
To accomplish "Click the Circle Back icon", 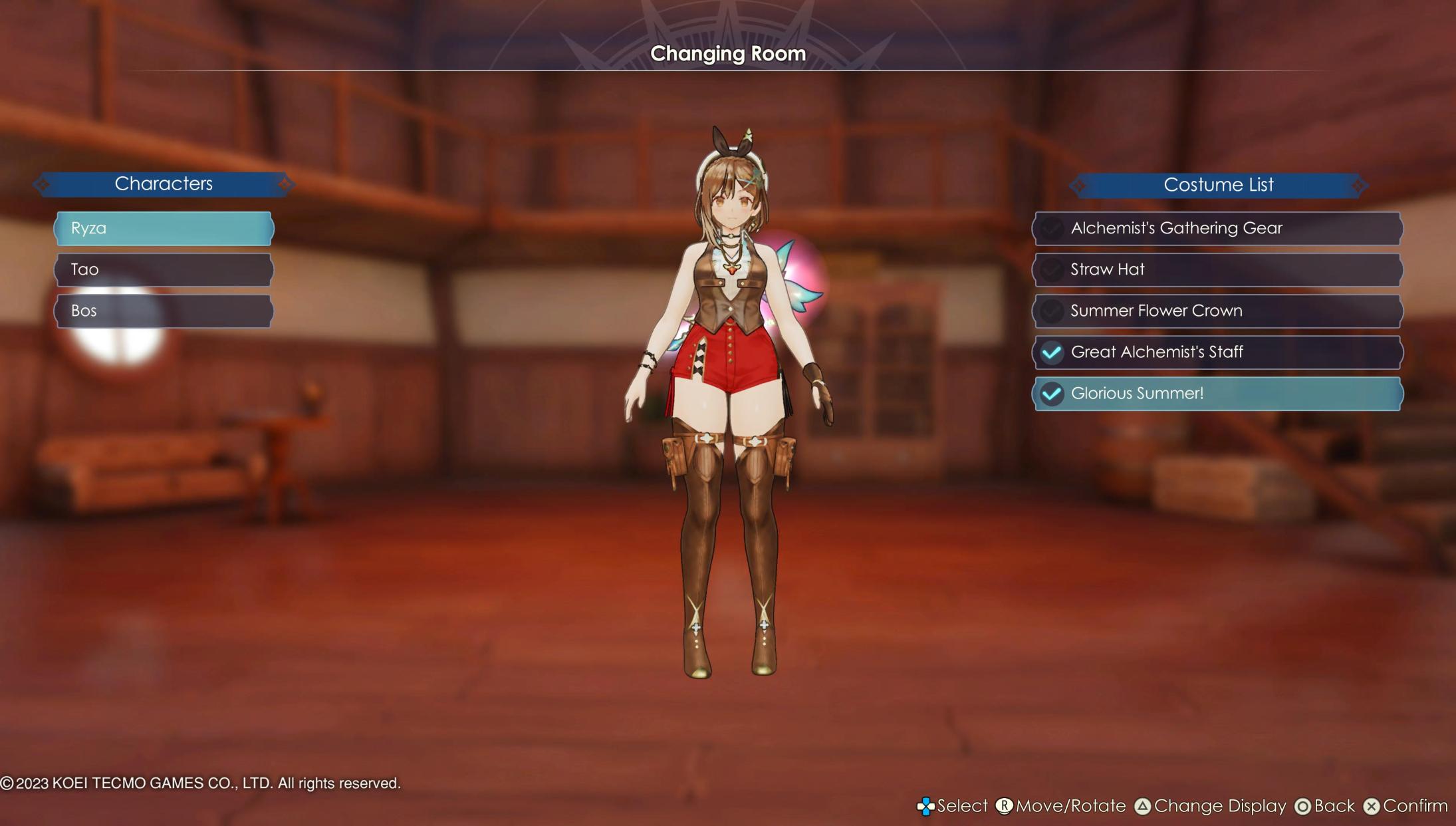I will pyautogui.click(x=1302, y=806).
